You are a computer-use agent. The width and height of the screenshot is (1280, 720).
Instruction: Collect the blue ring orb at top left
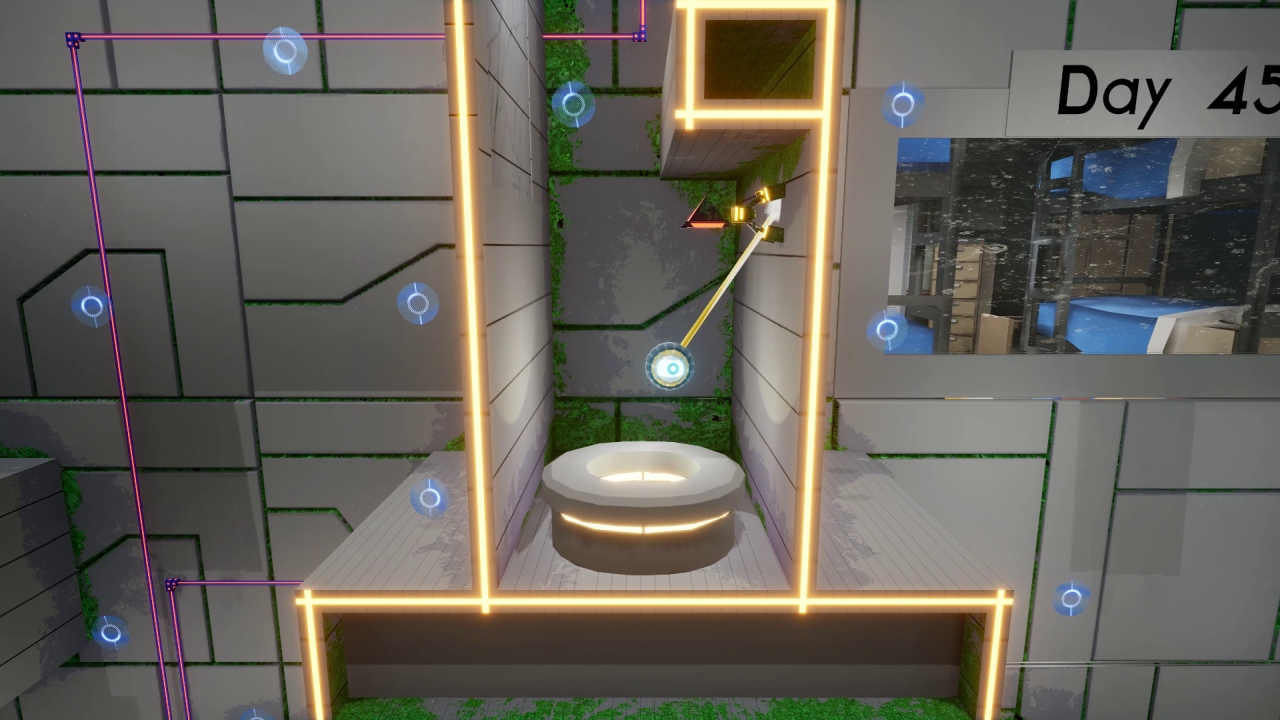click(283, 52)
